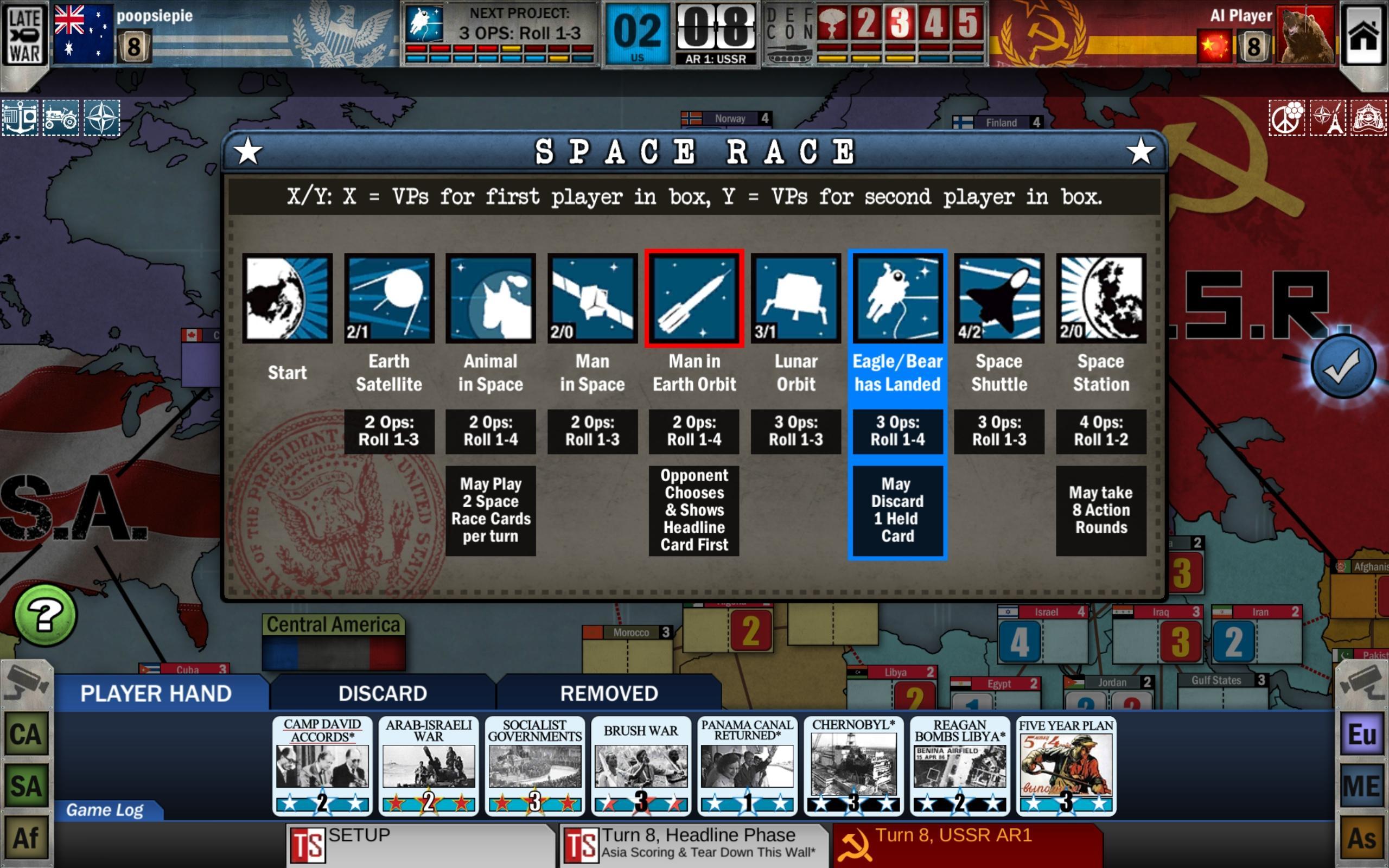Toggle the anchor optional rule in top left
This screenshot has height=868, width=1389.
20,117
